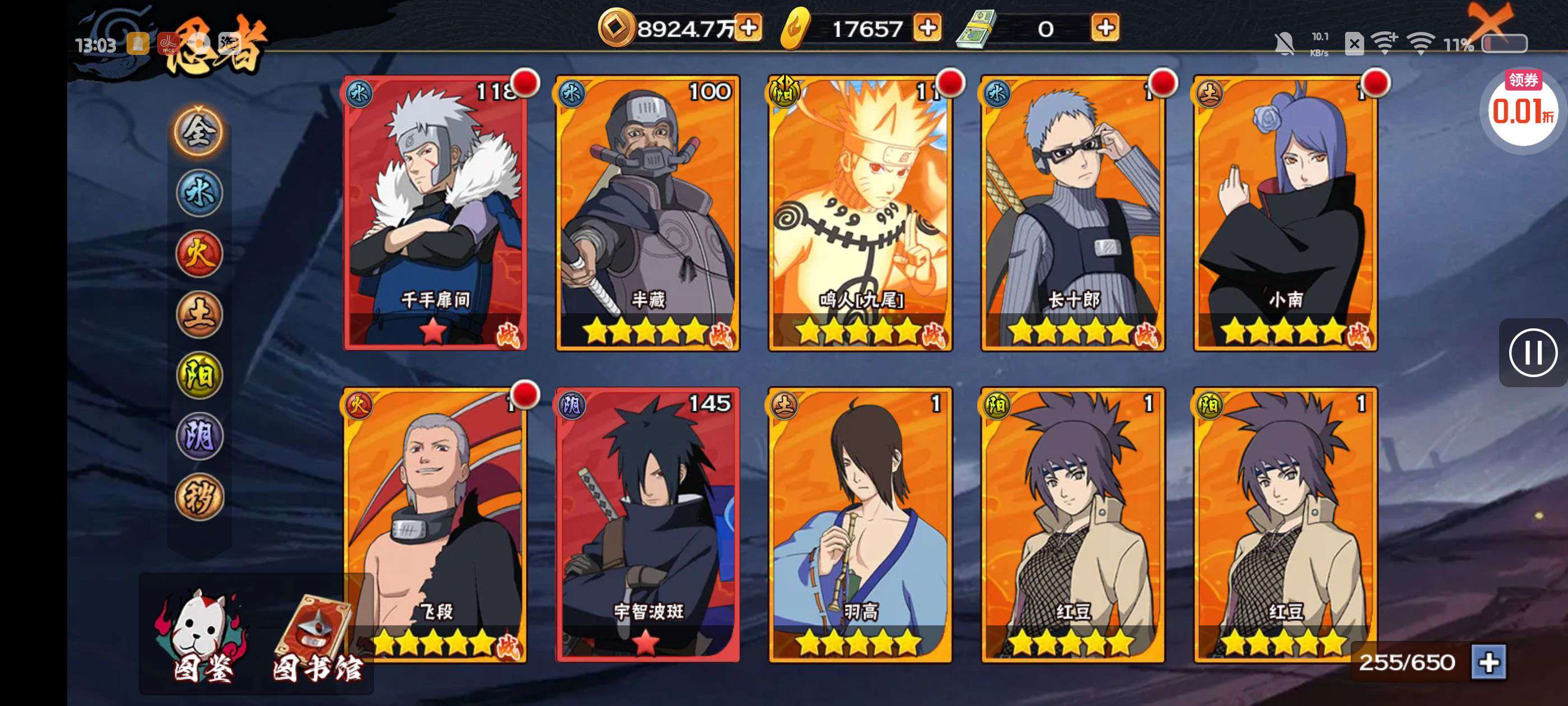The width and height of the screenshot is (1568, 706).
Task: Switch to the fire 火 element filter
Action: (199, 254)
